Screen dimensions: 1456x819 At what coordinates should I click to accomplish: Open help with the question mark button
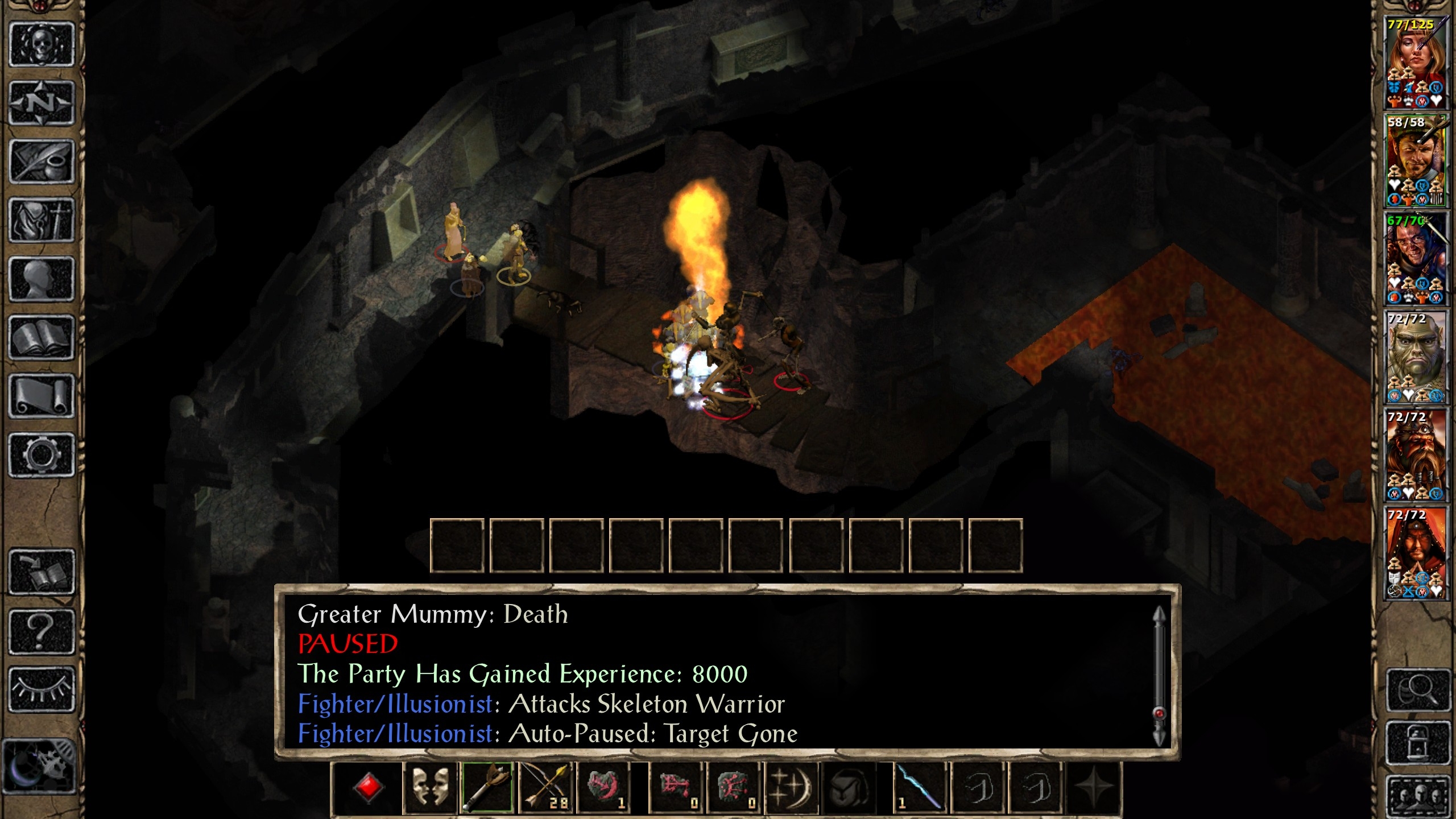tap(42, 631)
